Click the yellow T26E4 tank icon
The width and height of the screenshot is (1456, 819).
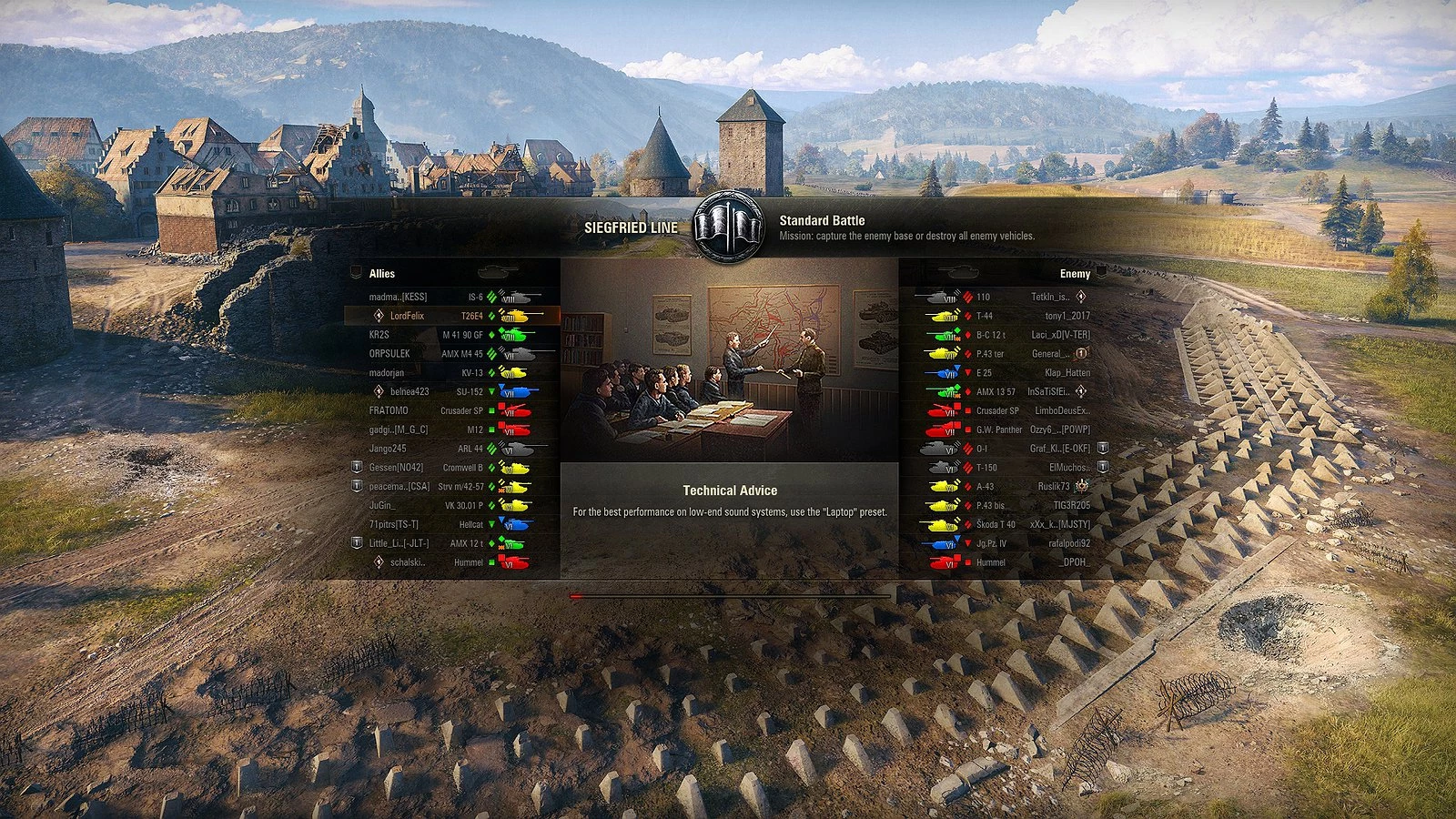click(x=519, y=316)
